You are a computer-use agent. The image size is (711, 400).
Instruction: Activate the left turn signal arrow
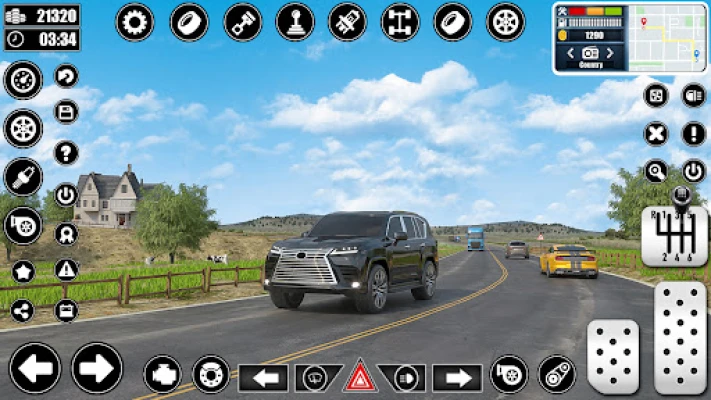pos(263,378)
